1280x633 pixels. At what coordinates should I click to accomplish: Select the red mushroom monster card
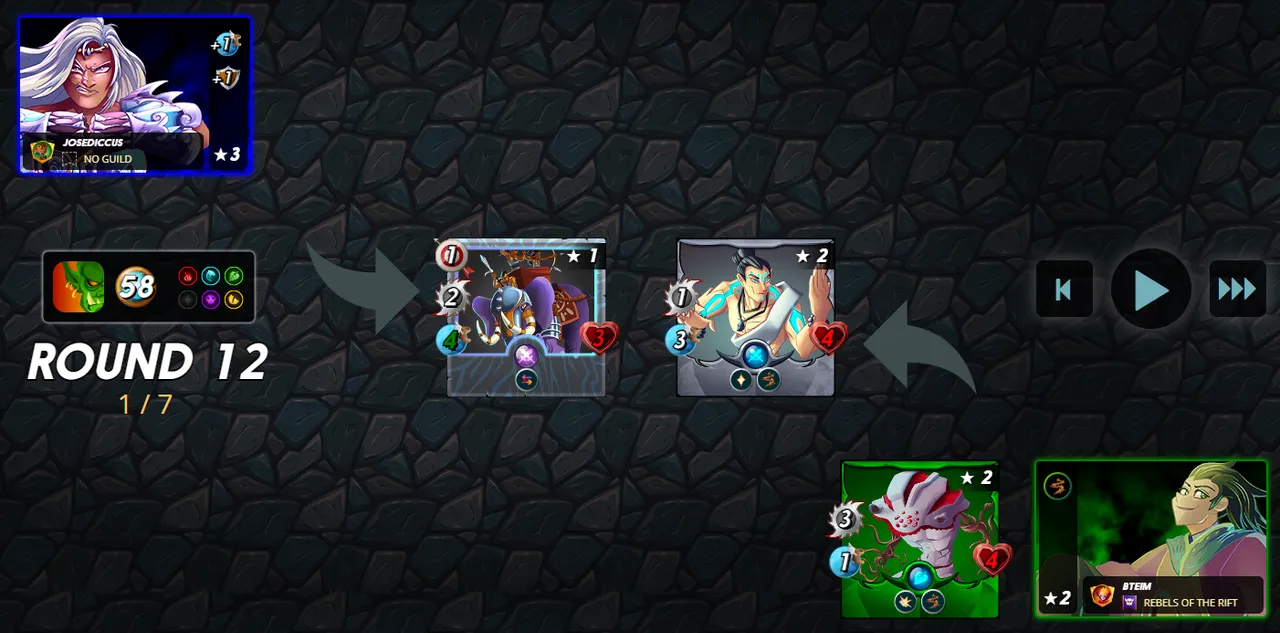(x=920, y=538)
